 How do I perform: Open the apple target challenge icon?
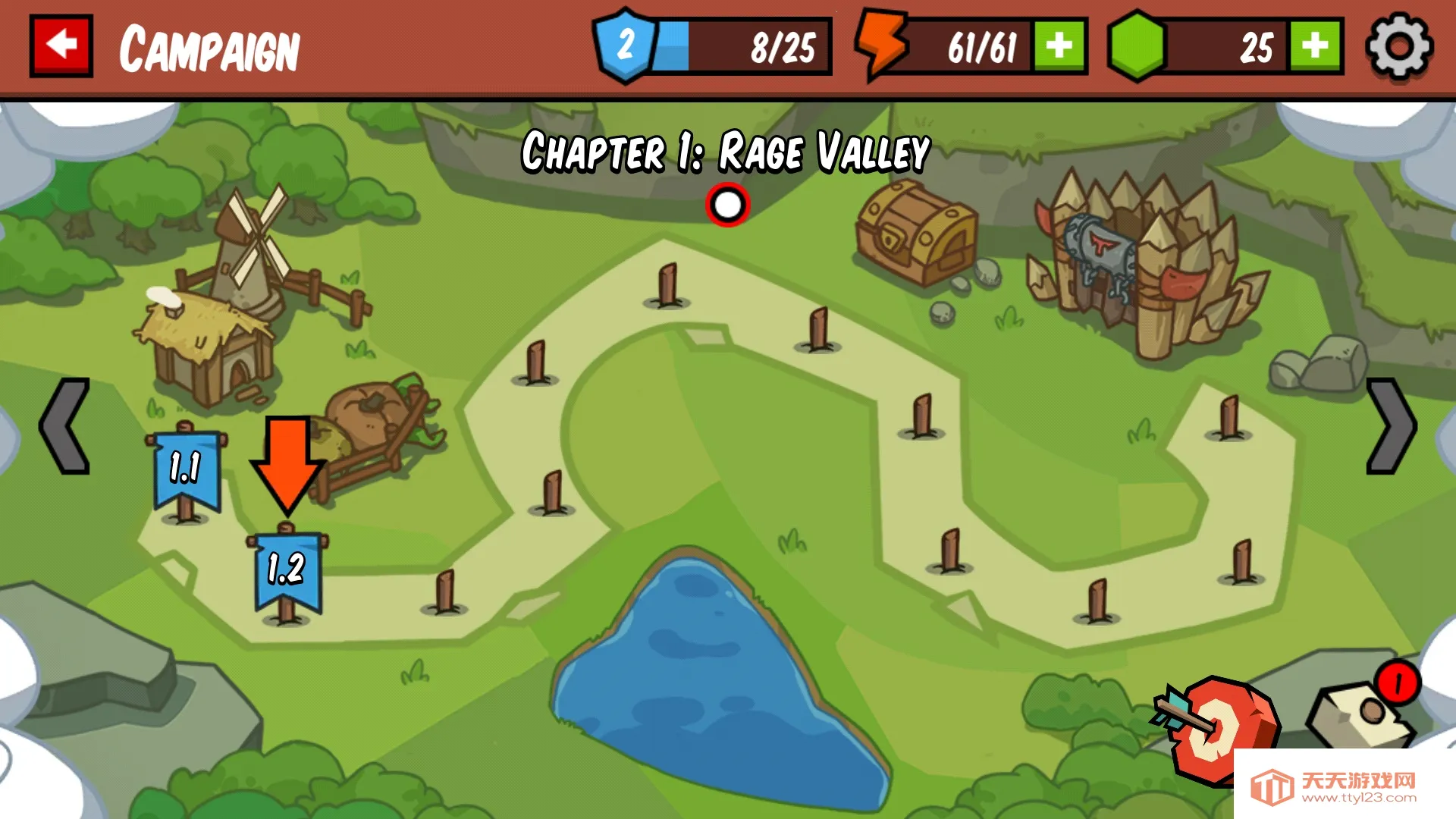(1219, 730)
